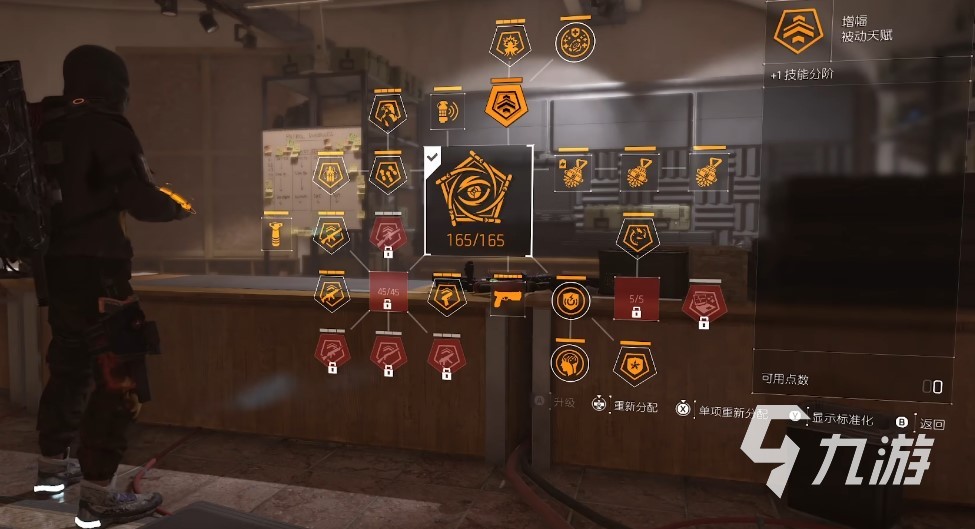Image resolution: width=975 pixels, height=529 pixels.
Task: Select the grenade with sound waves node
Action: point(445,109)
